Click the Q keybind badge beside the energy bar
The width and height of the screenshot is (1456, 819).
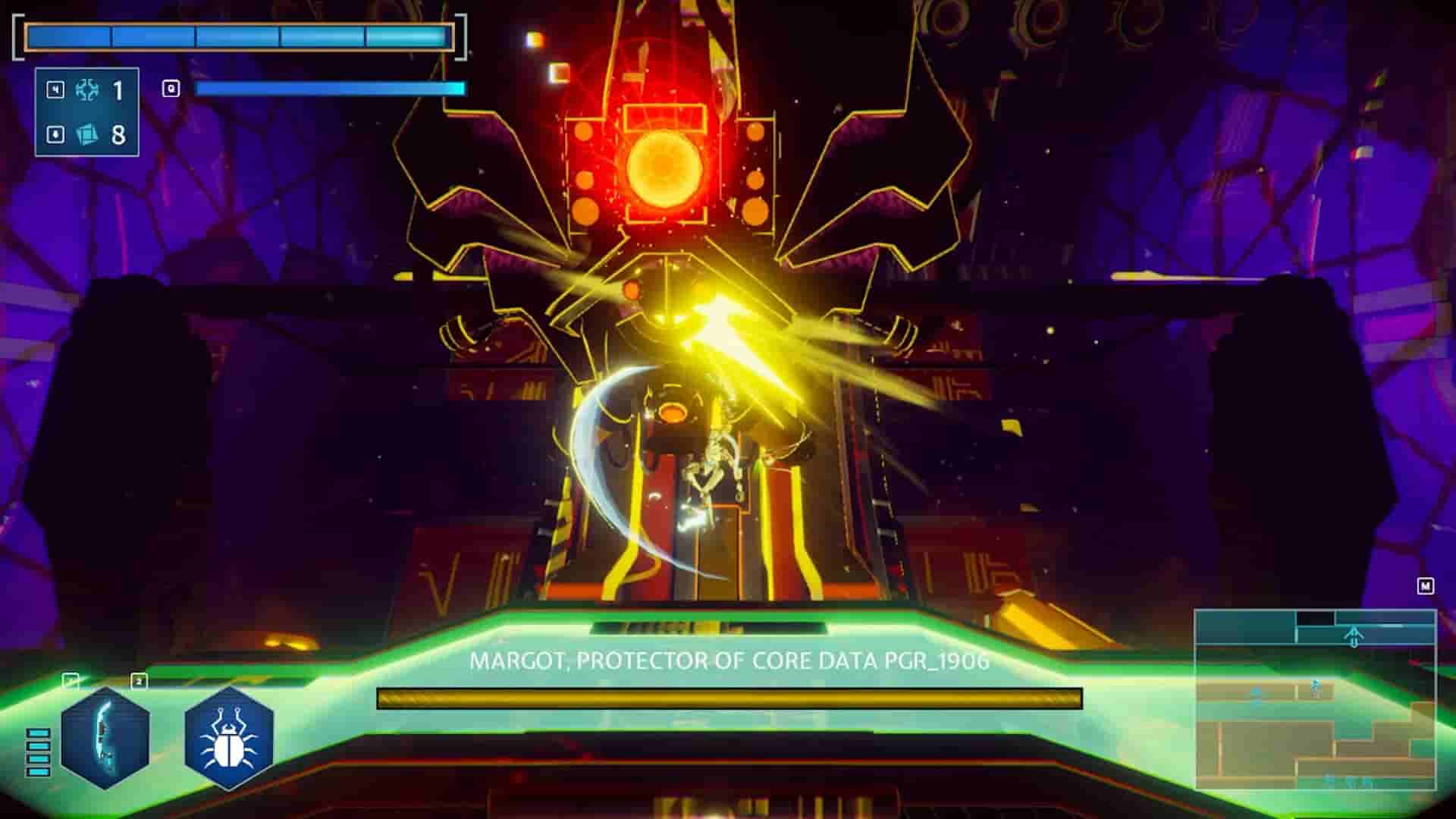tap(171, 89)
